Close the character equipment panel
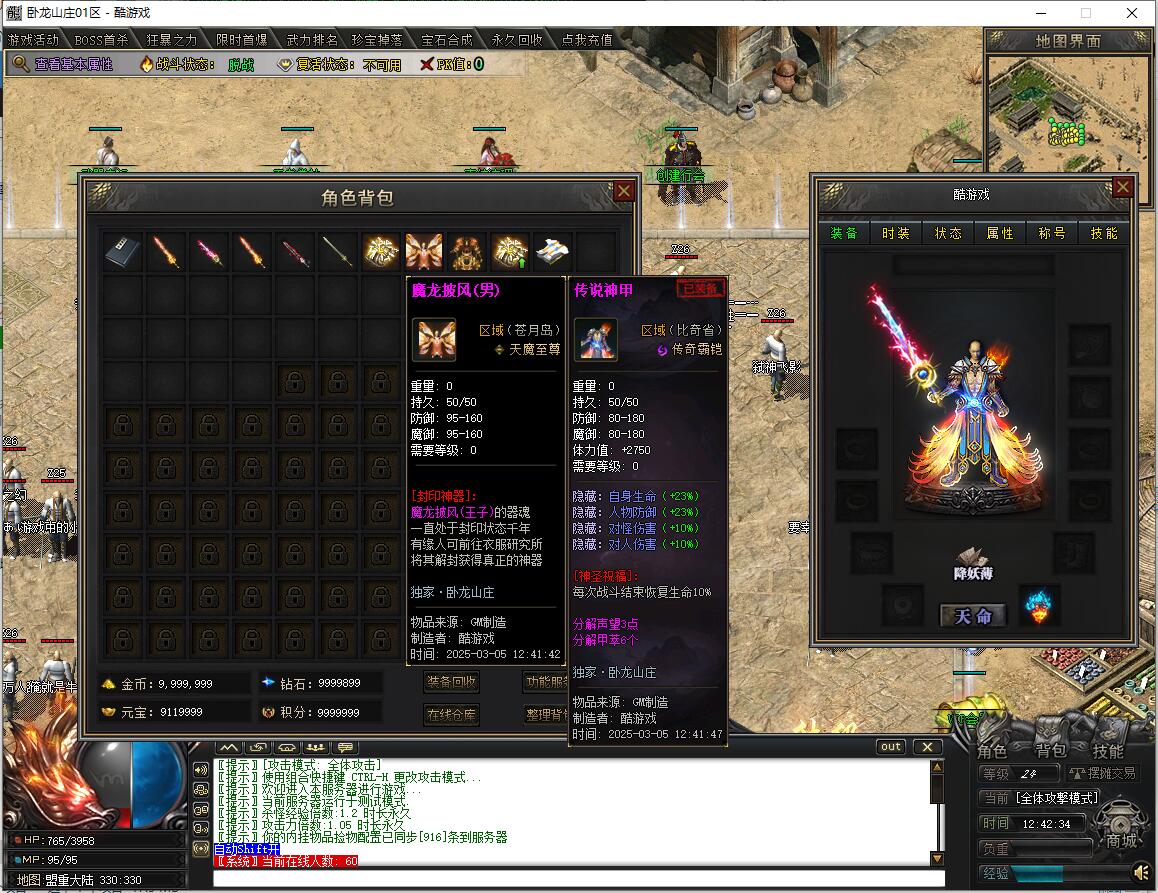The height and width of the screenshot is (893, 1158). pos(1122,187)
